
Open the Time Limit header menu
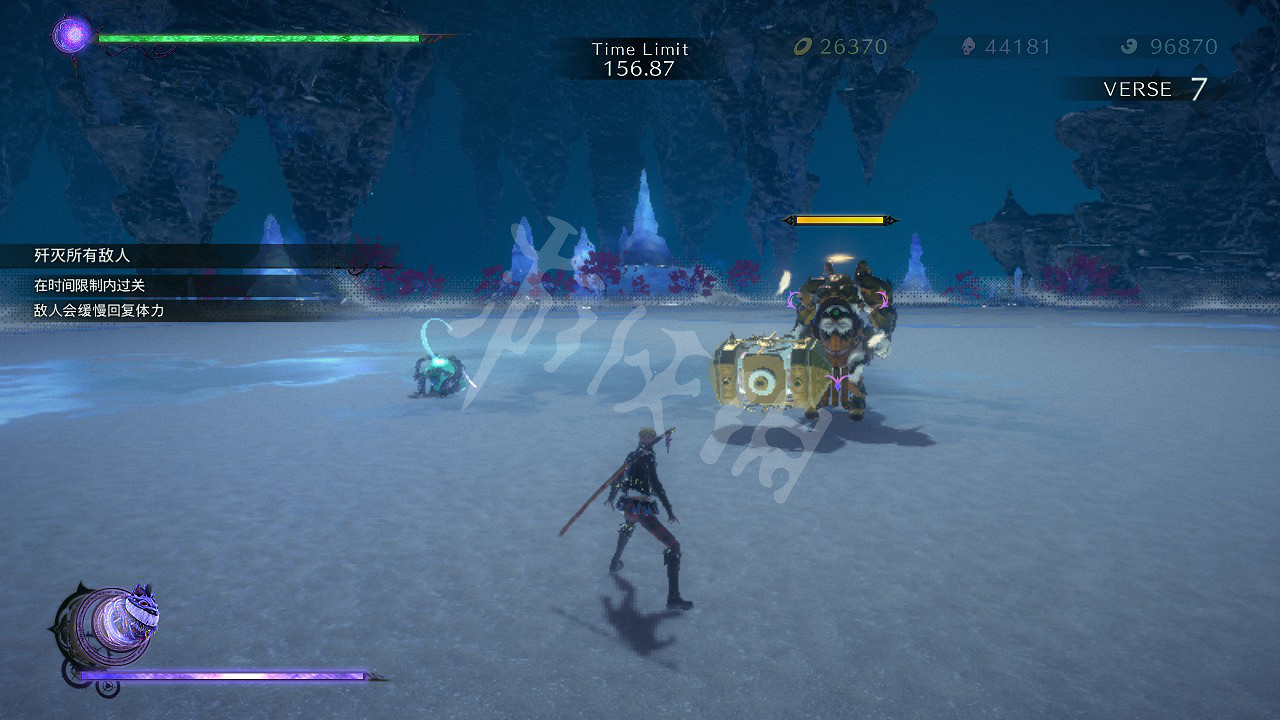[x=640, y=48]
